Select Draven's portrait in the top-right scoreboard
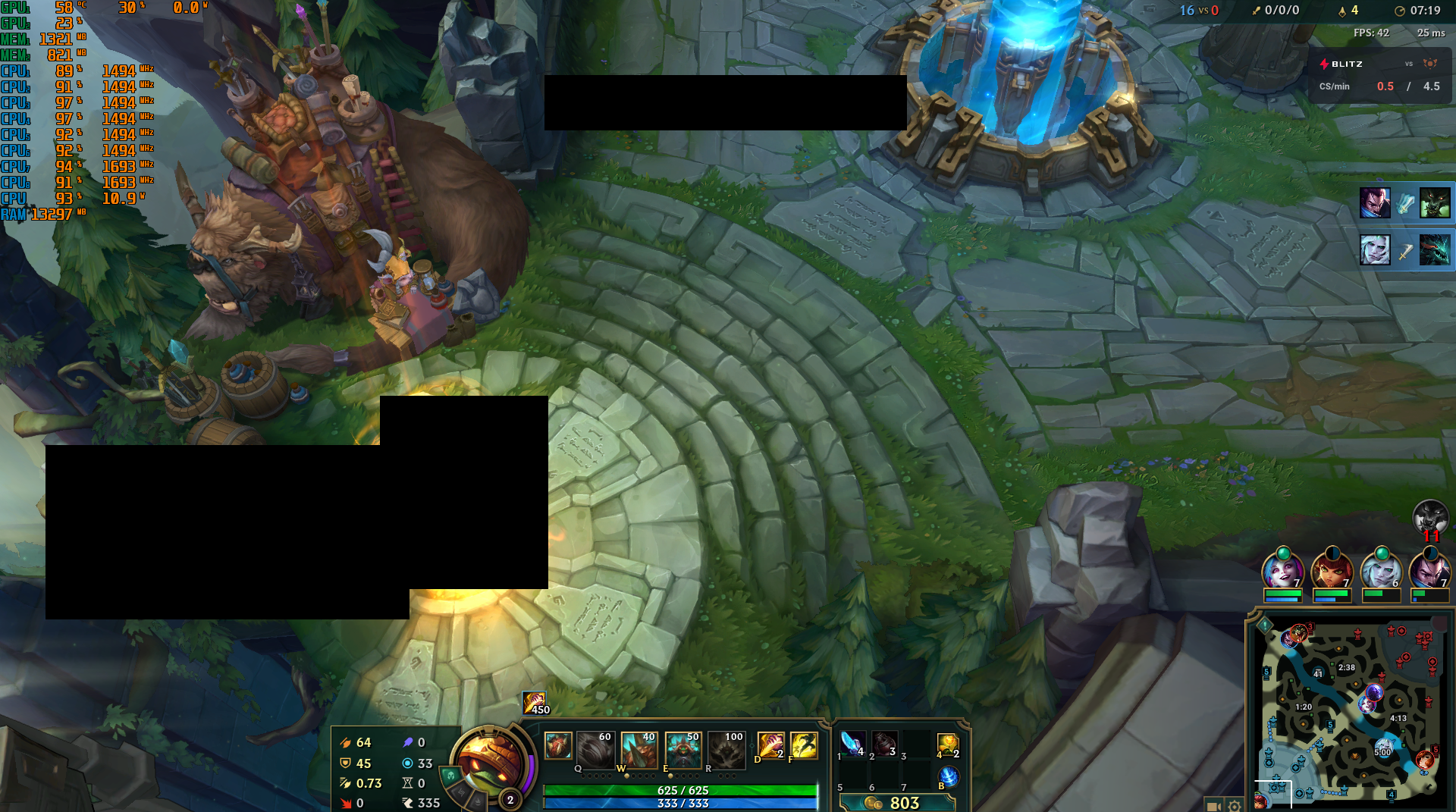 1375,202
